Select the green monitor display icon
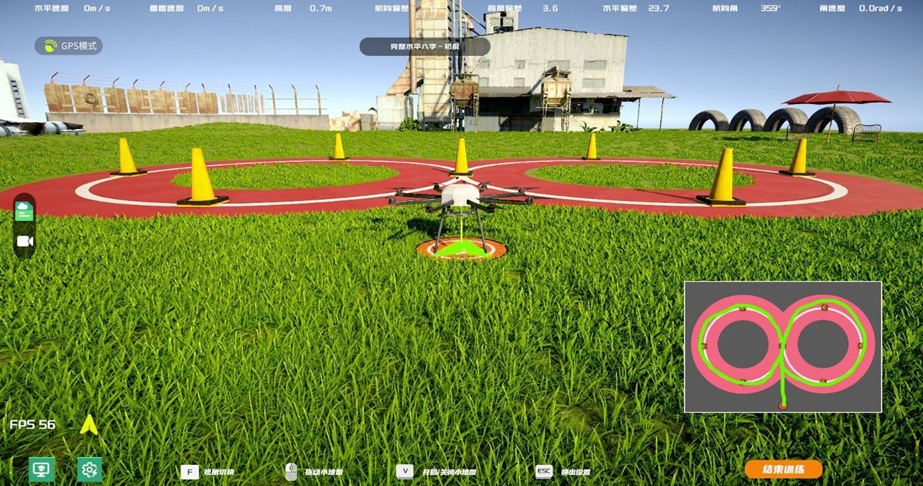 pyautogui.click(x=41, y=469)
